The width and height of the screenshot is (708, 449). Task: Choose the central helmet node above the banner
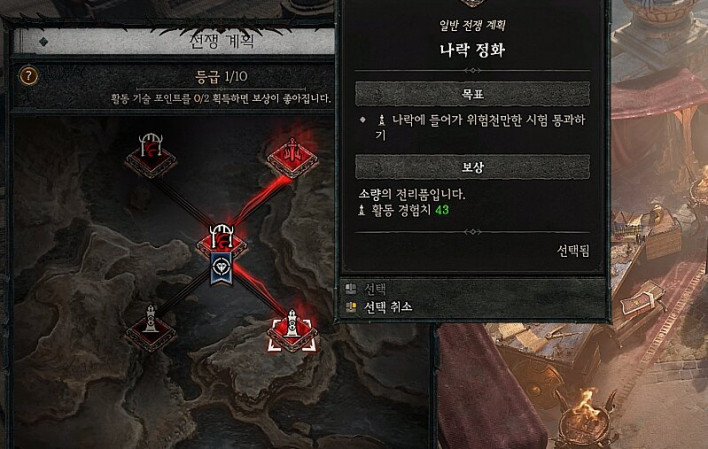pyautogui.click(x=221, y=241)
